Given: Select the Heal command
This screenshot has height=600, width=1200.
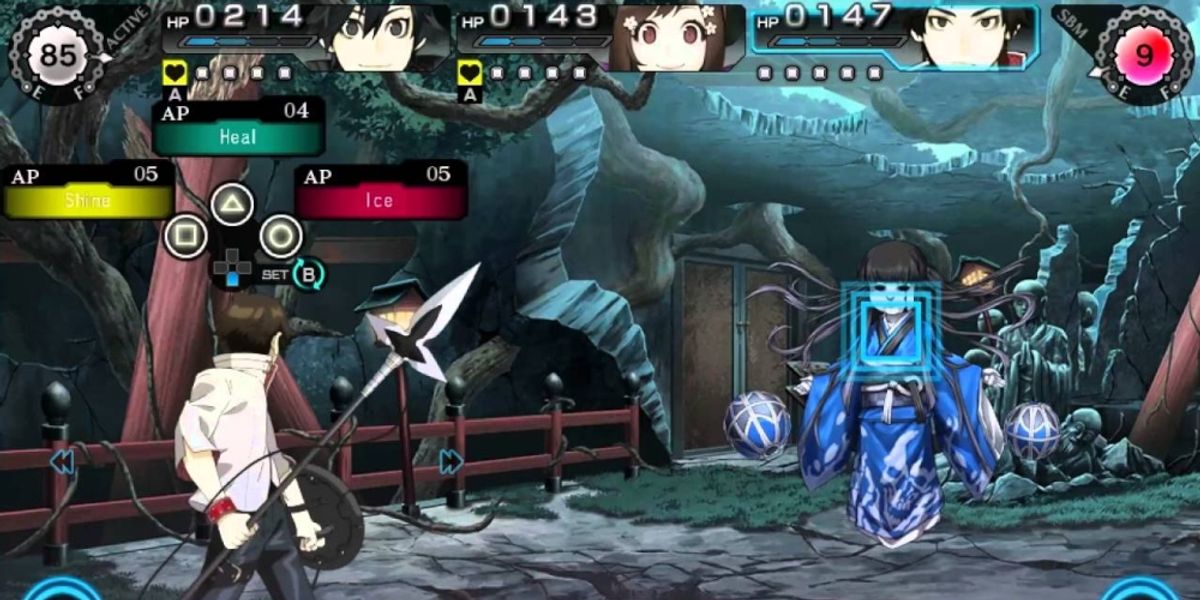Looking at the screenshot, I should (238, 137).
